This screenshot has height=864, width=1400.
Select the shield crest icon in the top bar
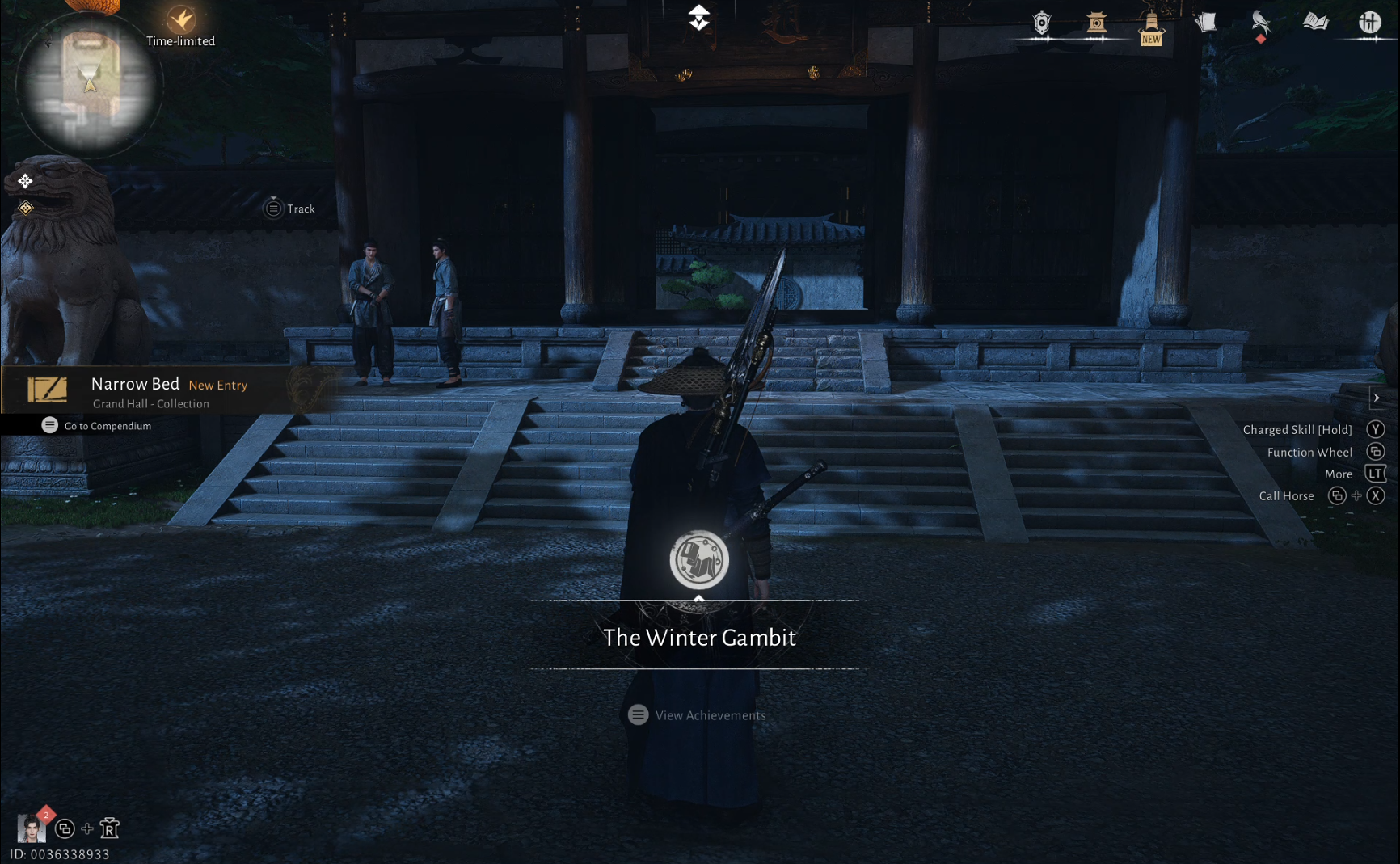pyautogui.click(x=1041, y=22)
